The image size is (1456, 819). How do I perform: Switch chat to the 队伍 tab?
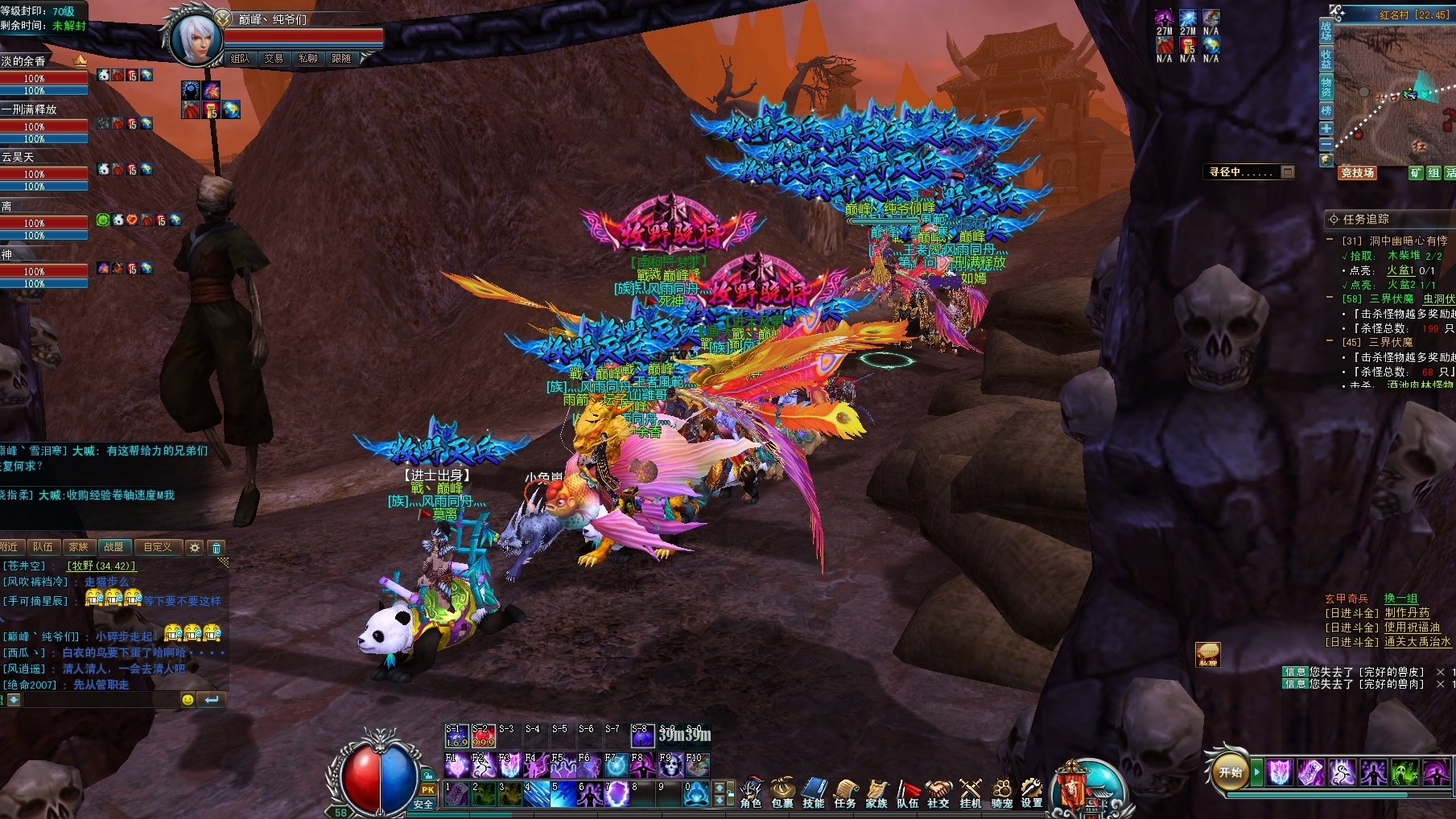(43, 547)
